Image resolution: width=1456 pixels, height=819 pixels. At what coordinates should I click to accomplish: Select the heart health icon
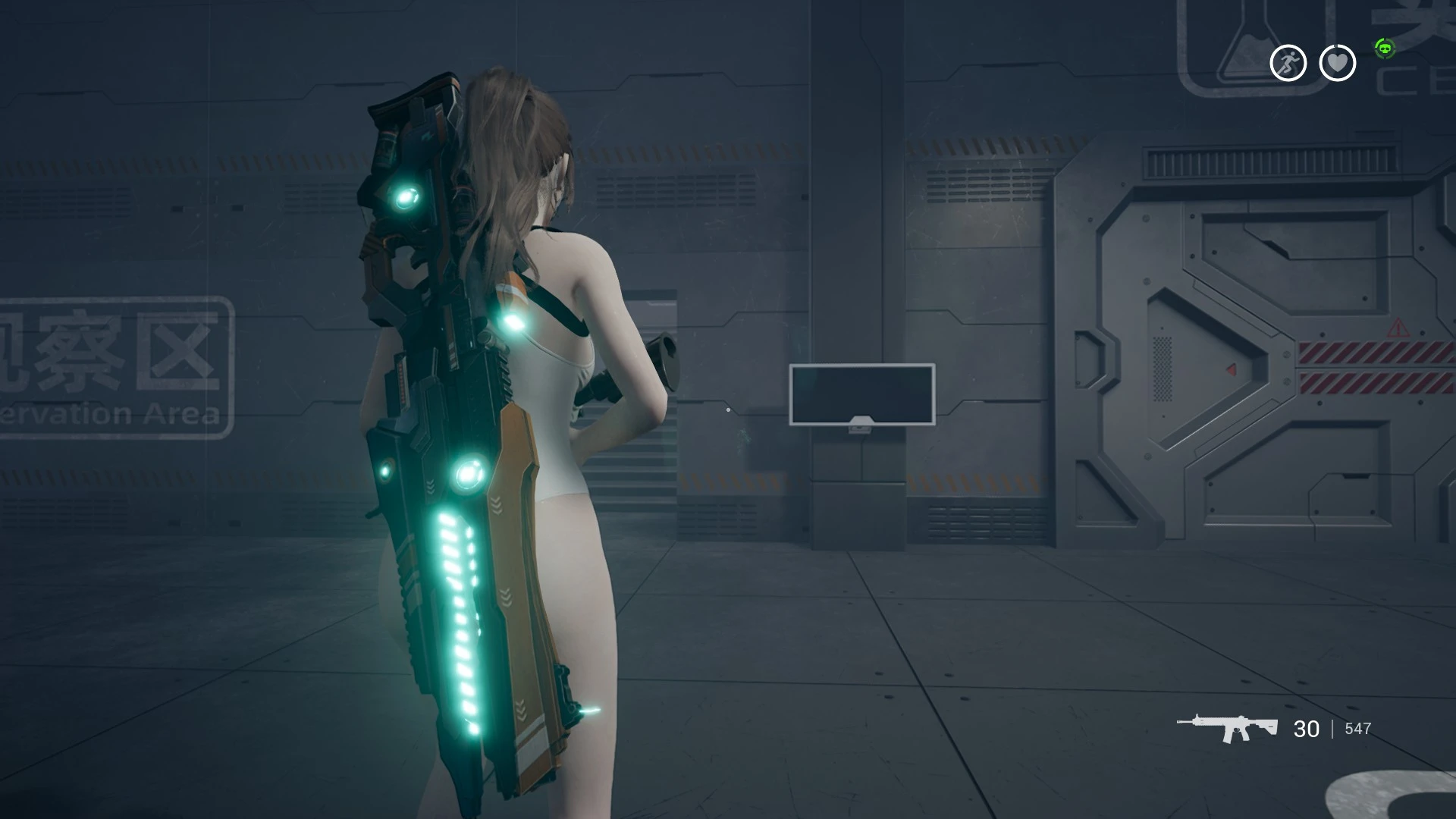click(x=1338, y=63)
